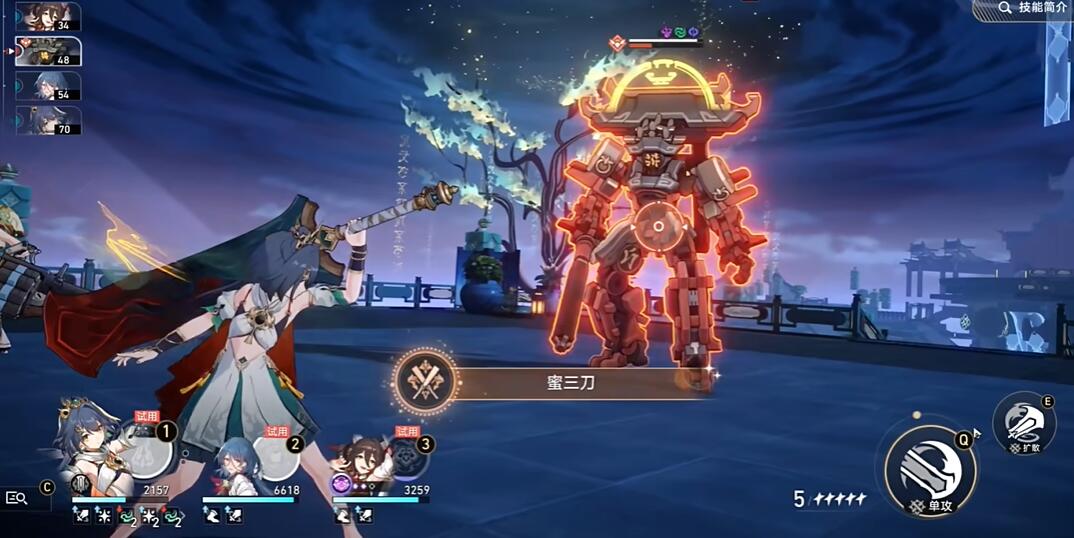Open the battle details magnifier panel

click(x=17, y=497)
